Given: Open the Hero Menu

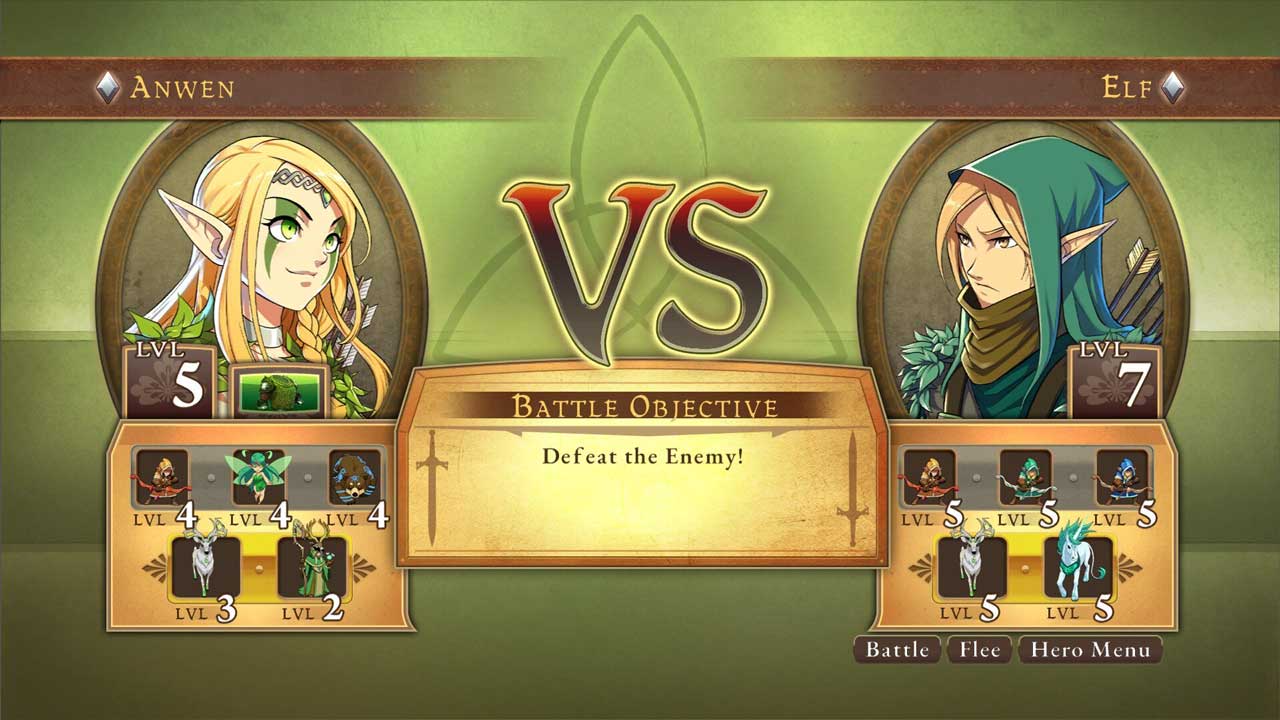Looking at the screenshot, I should [1090, 650].
